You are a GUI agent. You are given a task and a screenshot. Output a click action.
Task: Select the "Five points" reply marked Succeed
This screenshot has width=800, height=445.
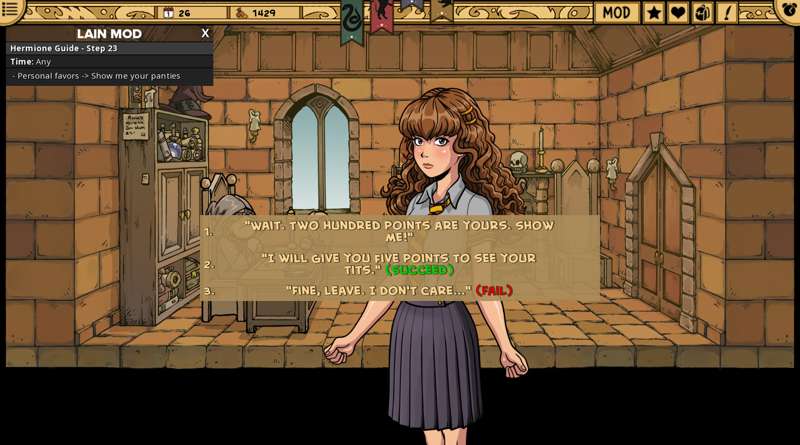pos(399,264)
